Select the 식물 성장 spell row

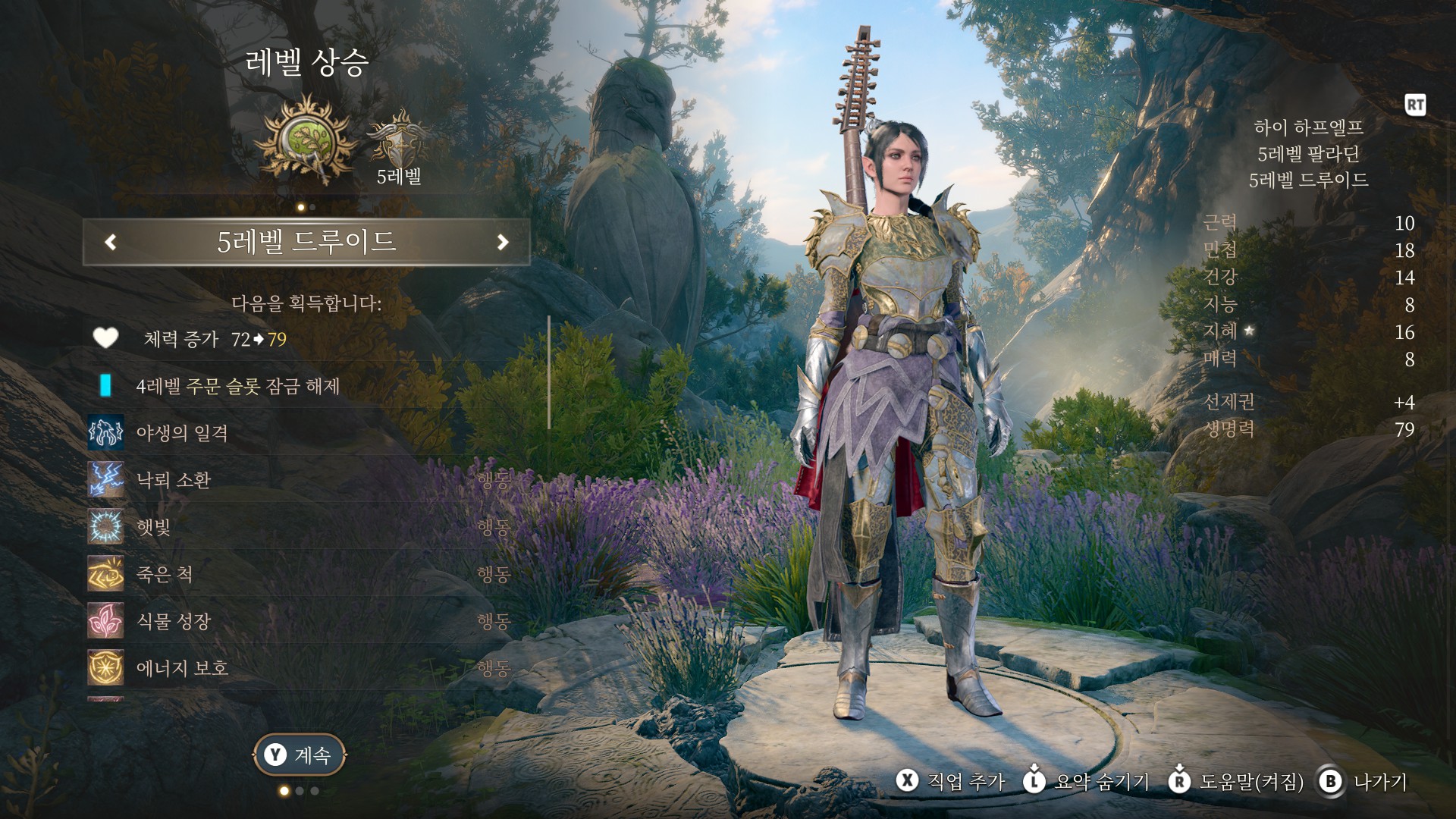coord(173,621)
